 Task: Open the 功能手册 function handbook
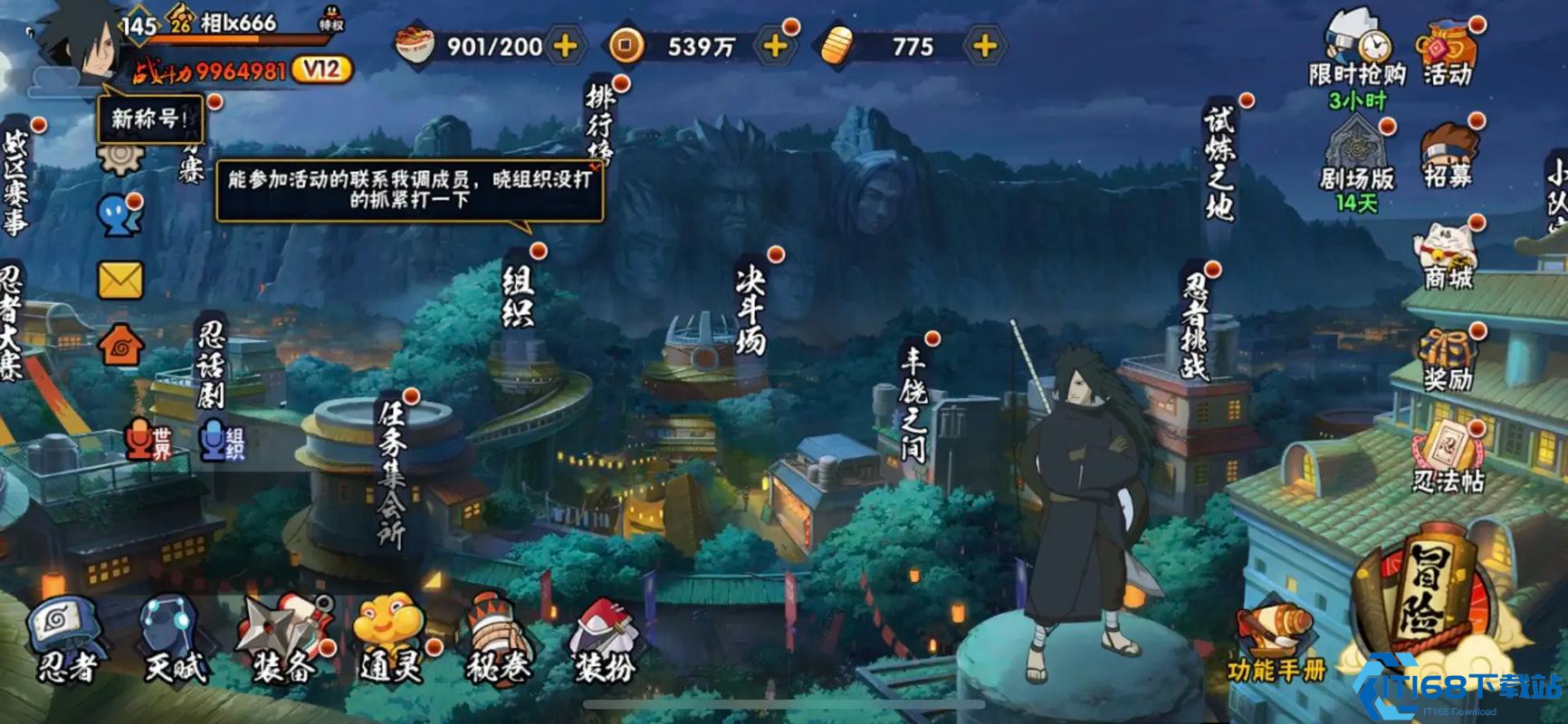click(1276, 644)
